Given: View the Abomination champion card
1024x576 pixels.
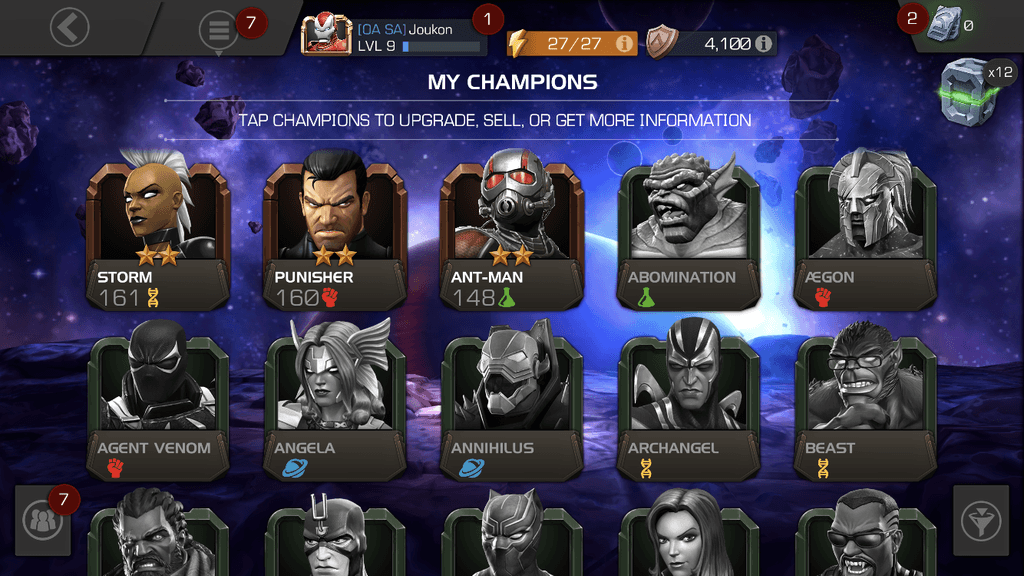Looking at the screenshot, I should 688,236.
